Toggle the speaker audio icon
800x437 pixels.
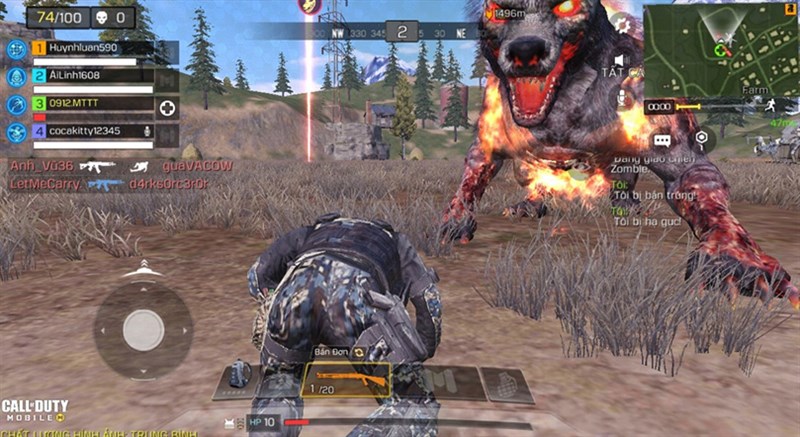click(x=619, y=62)
